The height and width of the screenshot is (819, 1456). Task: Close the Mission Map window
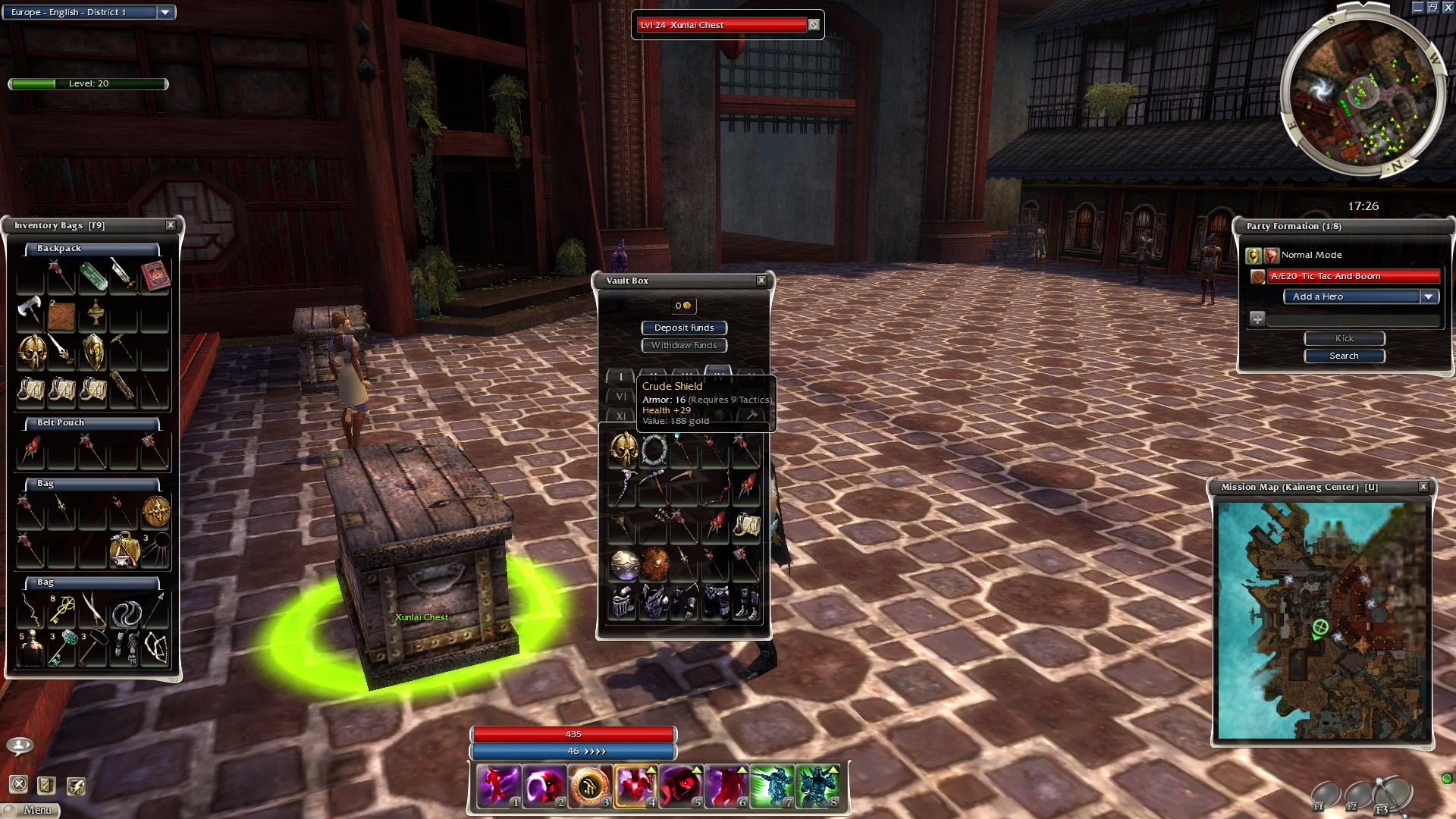(x=1423, y=487)
